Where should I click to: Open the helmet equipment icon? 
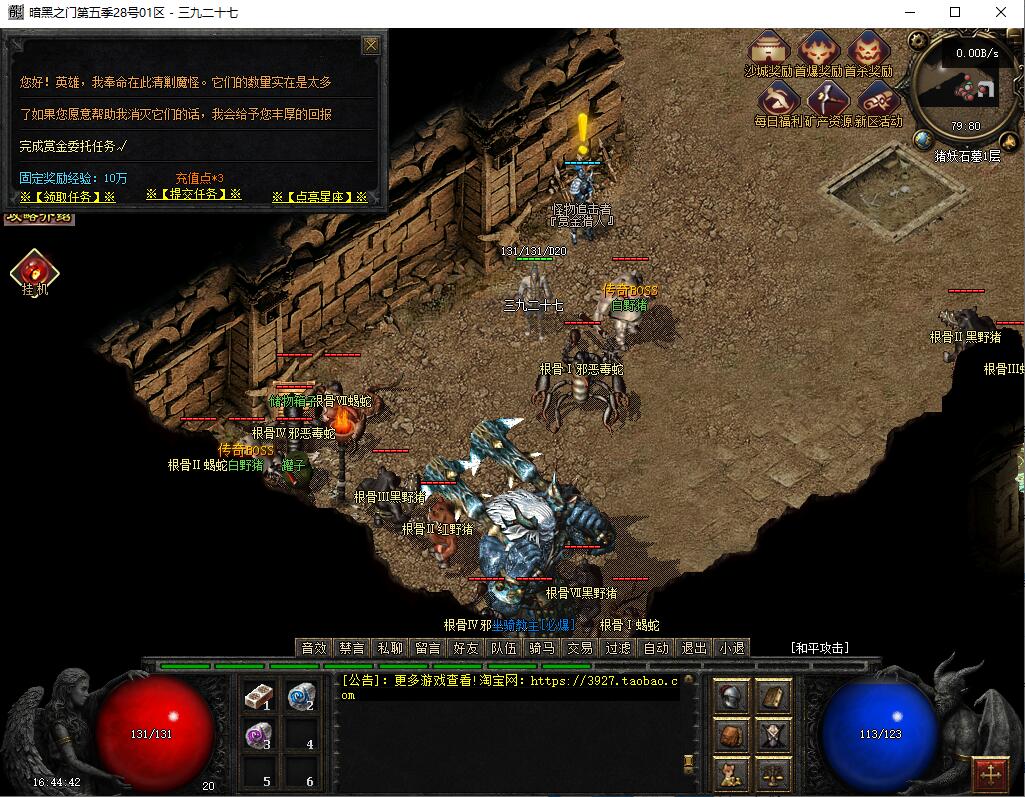[x=732, y=696]
